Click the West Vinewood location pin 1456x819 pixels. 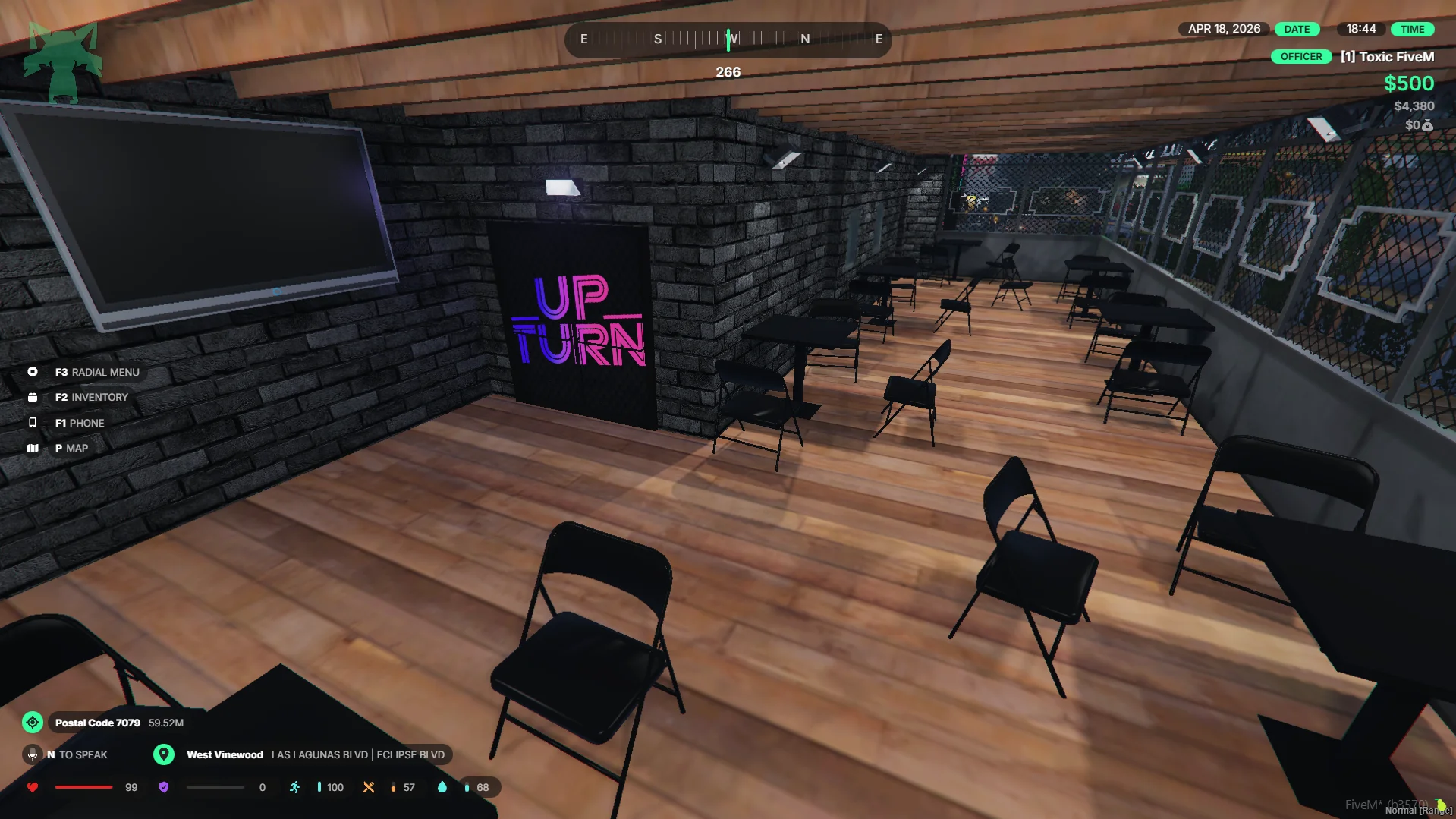[164, 754]
